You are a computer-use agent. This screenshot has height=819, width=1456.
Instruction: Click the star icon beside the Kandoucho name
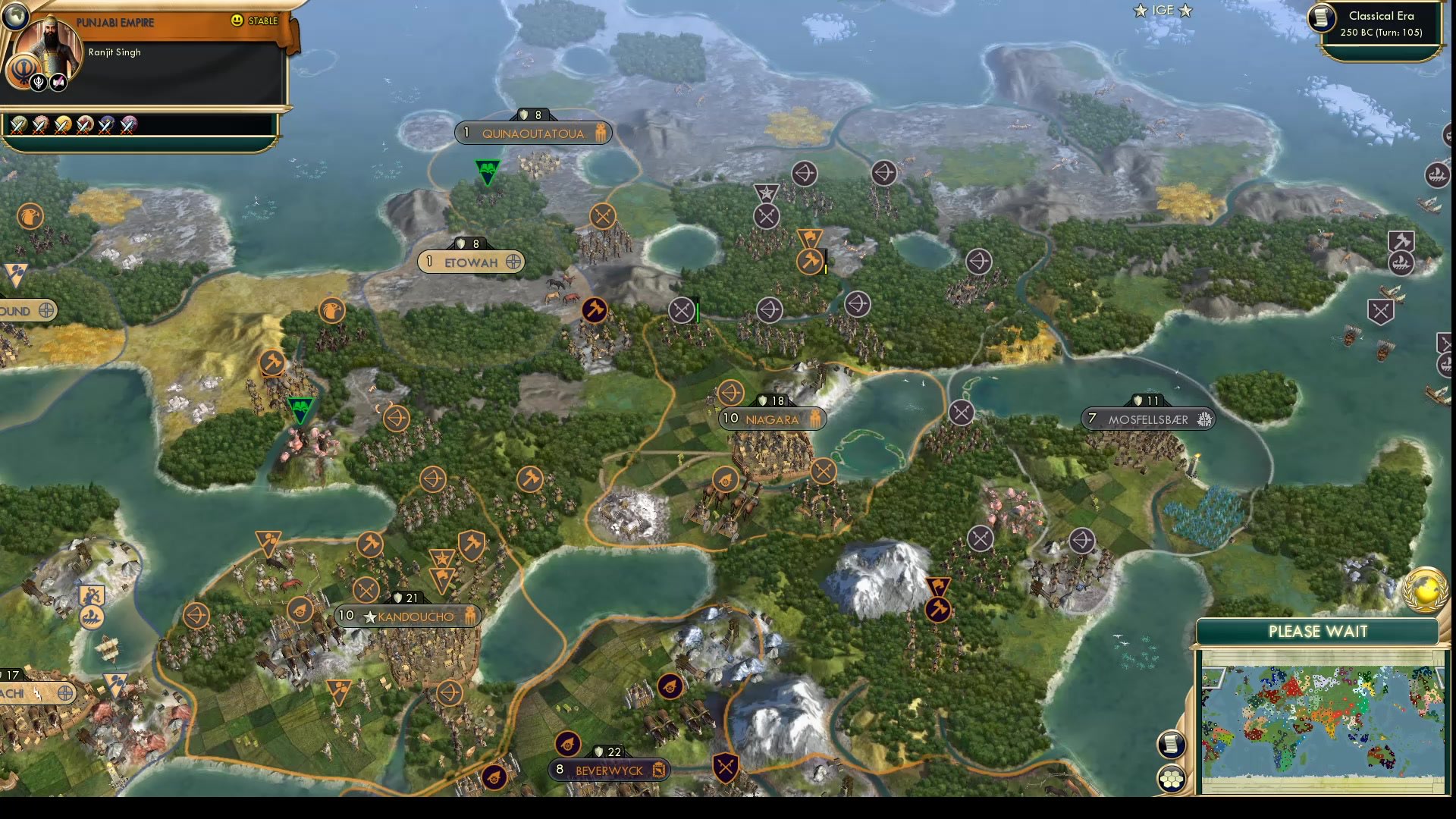click(369, 617)
